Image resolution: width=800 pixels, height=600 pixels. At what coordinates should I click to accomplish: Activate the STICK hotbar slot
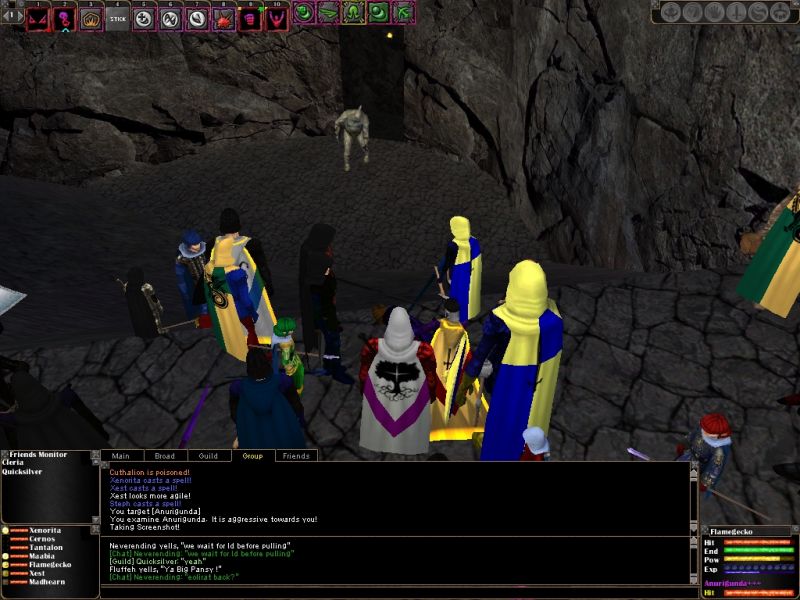tap(118, 18)
